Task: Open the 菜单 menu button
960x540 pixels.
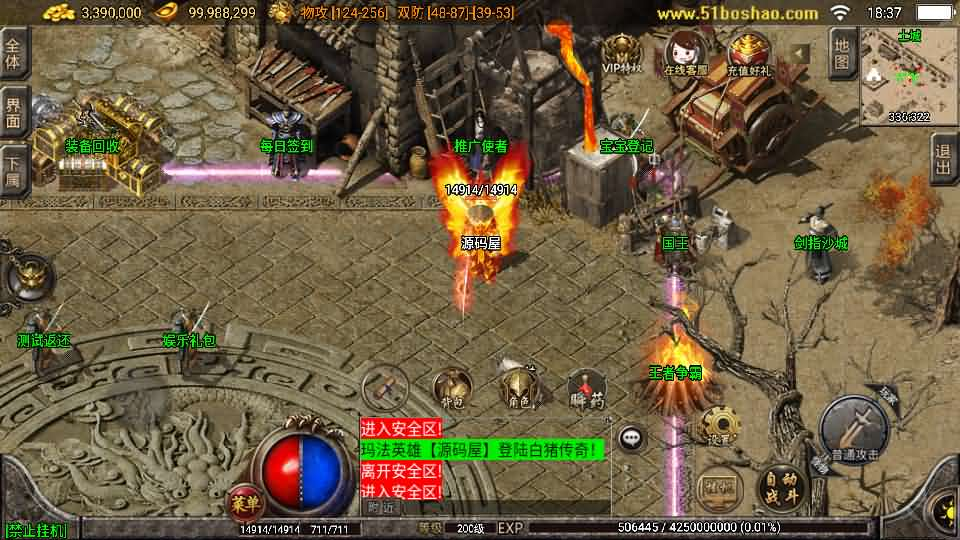Action: [243, 501]
